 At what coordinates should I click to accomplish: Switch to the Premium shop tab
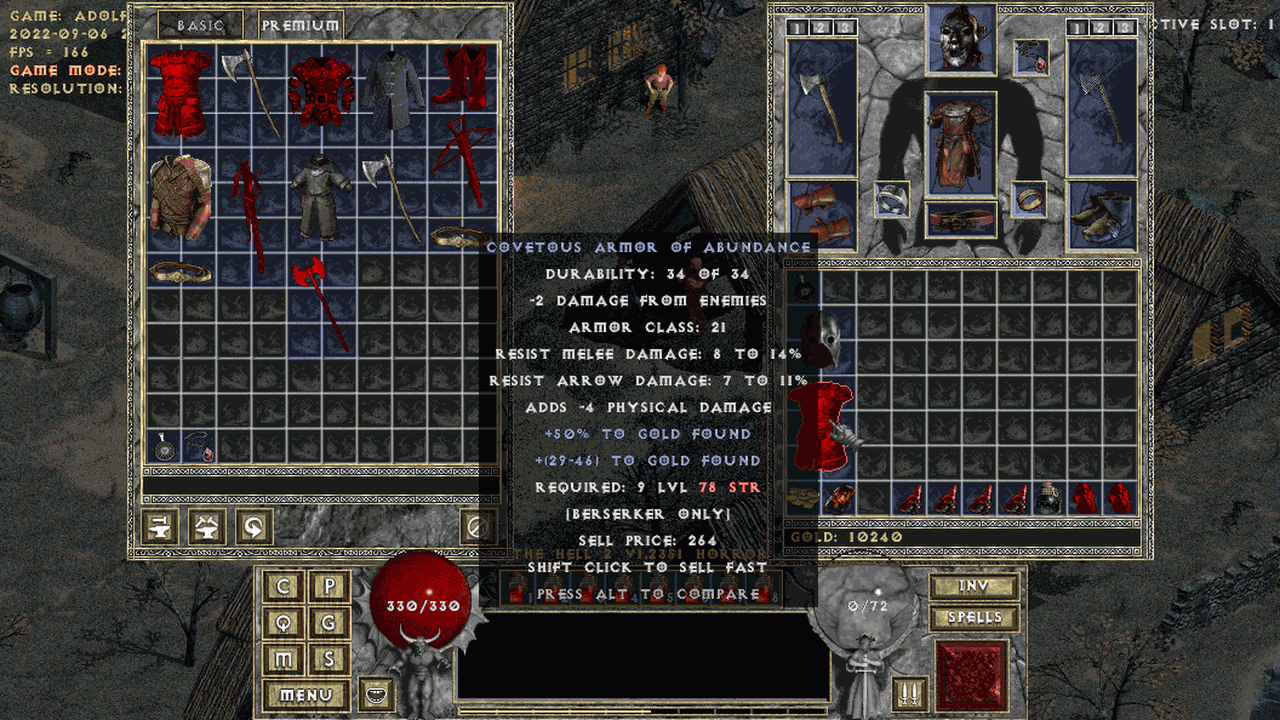point(300,25)
